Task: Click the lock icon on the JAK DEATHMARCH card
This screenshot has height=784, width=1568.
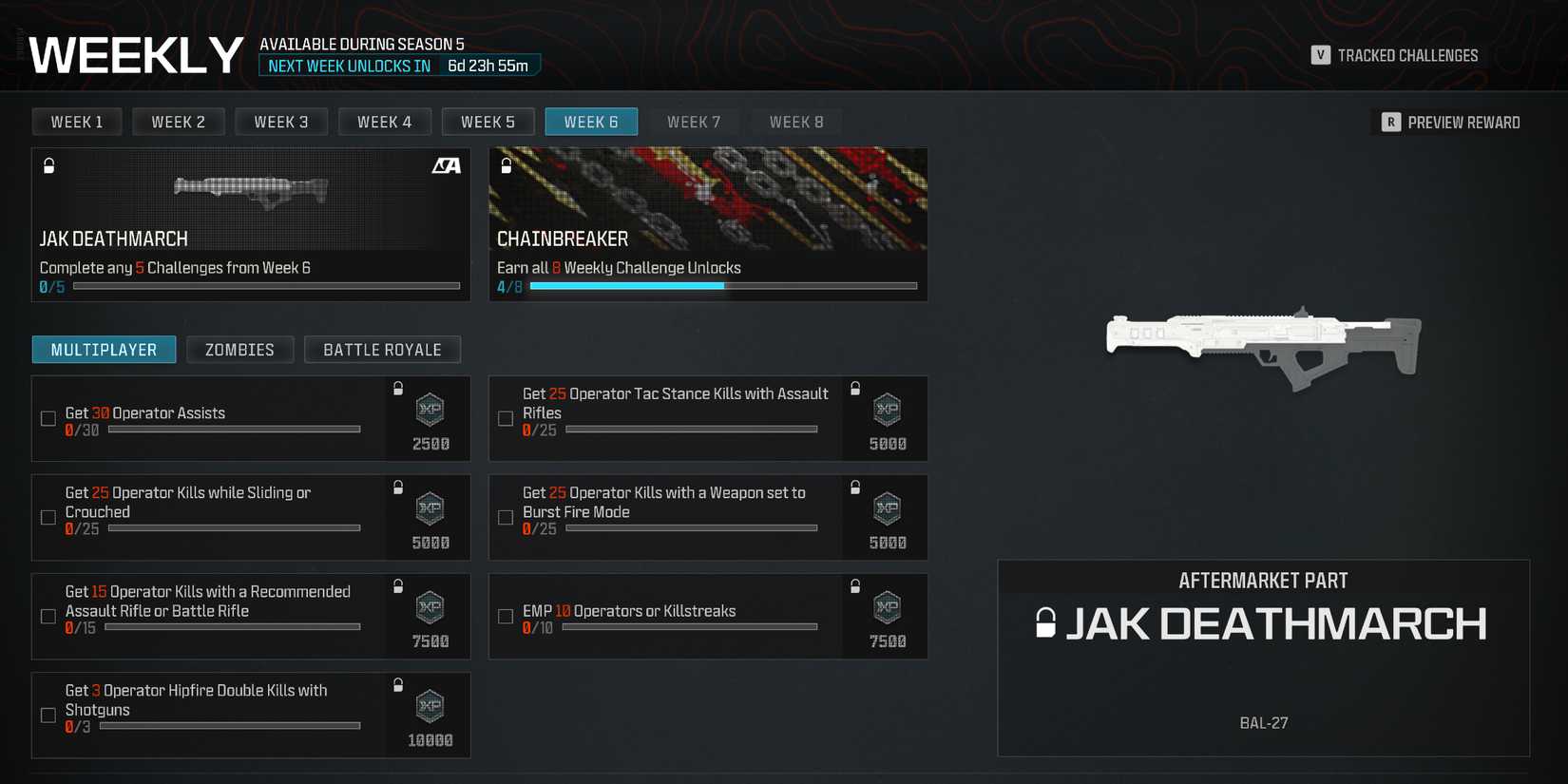Action: click(48, 165)
